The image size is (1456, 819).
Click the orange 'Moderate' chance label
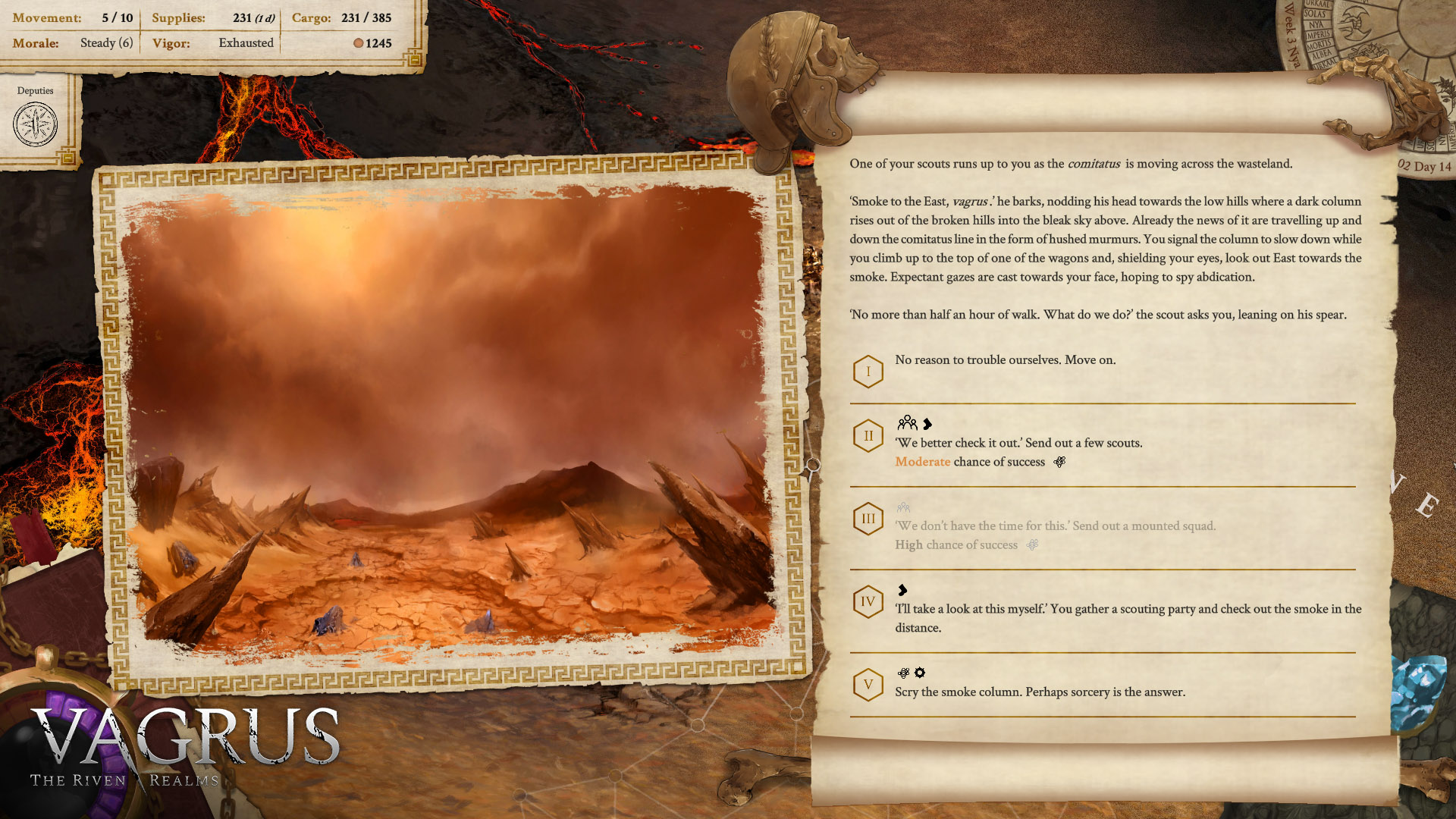click(x=922, y=462)
